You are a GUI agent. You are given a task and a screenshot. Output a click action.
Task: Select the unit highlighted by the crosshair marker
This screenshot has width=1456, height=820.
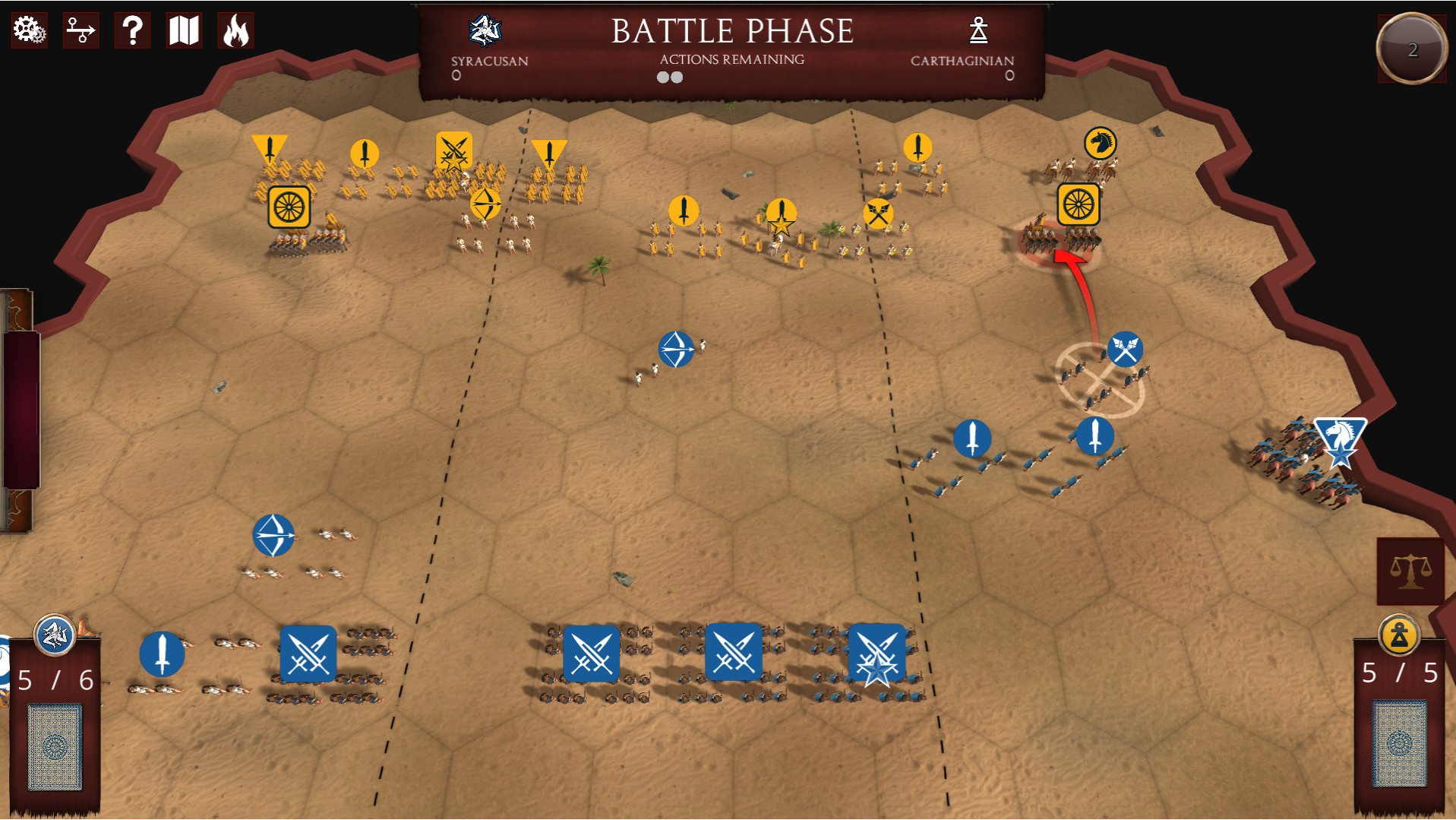point(1099,380)
